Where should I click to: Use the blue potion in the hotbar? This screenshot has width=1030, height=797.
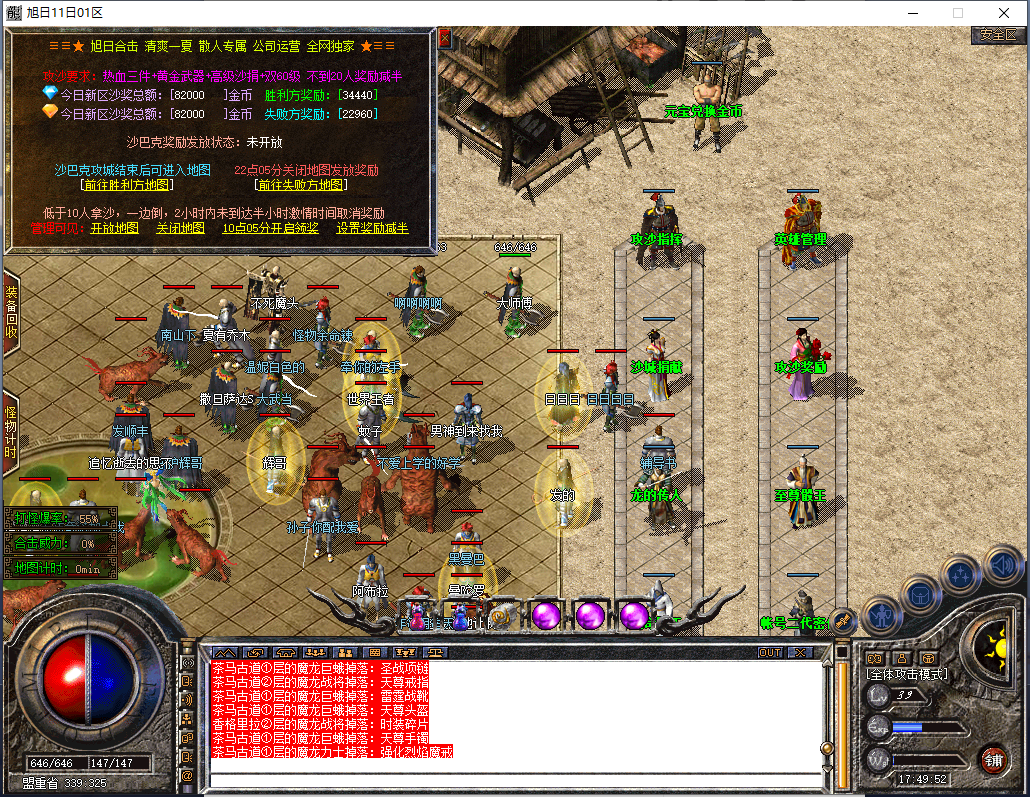coord(459,617)
